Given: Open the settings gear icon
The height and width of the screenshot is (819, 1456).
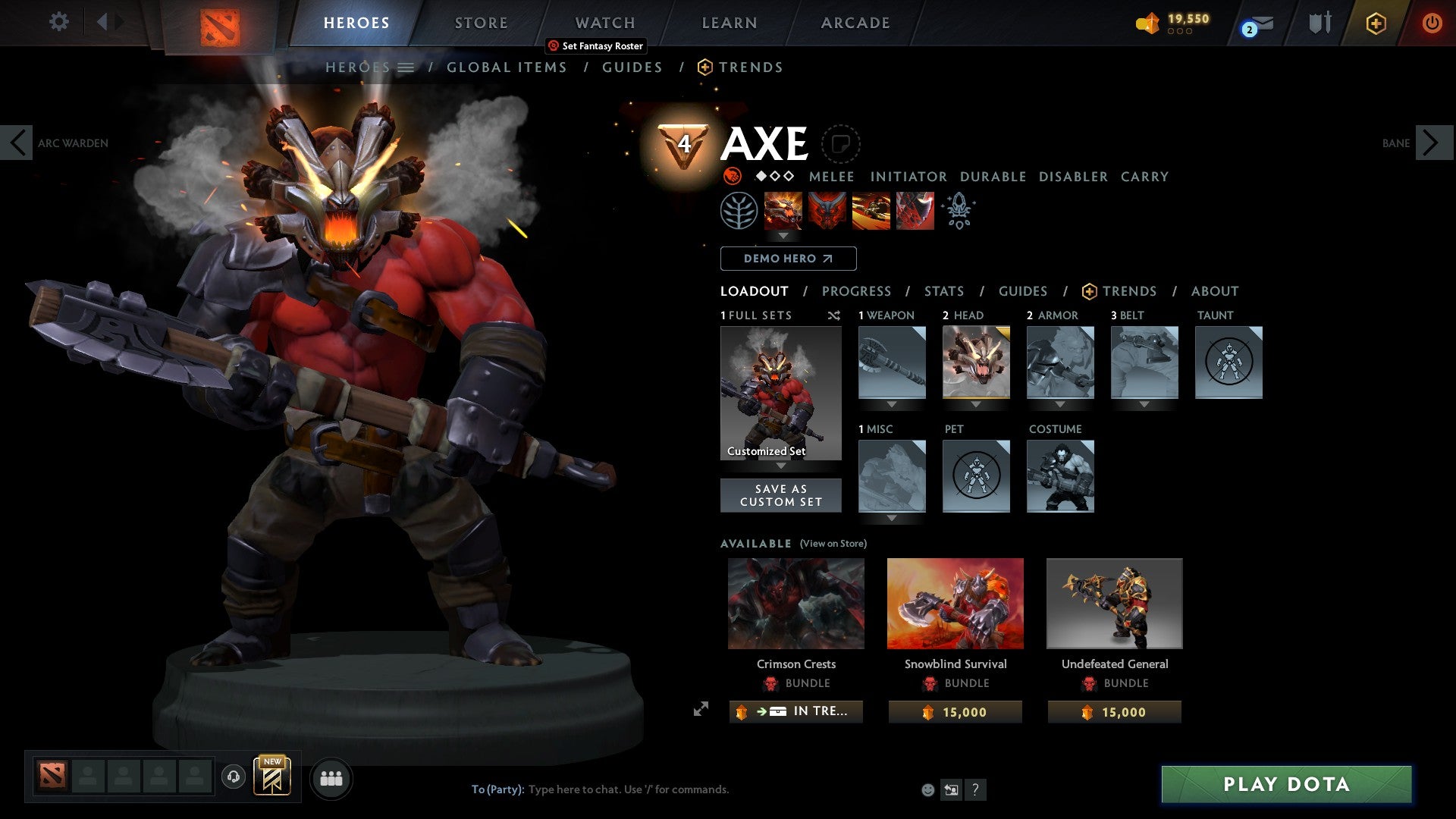Looking at the screenshot, I should (x=58, y=21).
